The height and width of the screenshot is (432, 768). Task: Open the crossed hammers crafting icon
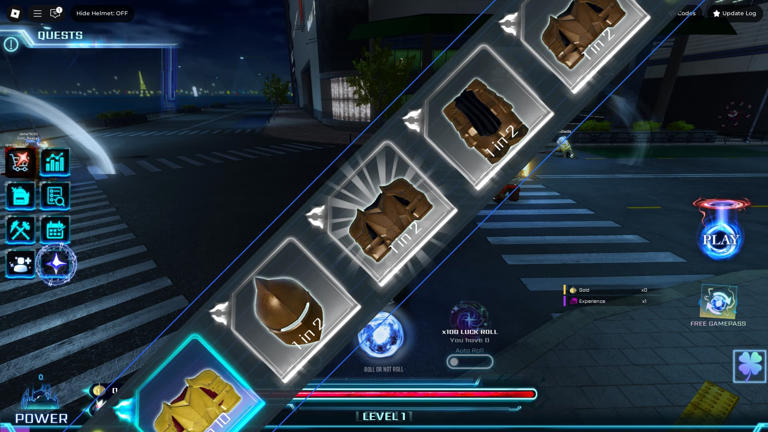coord(21,230)
